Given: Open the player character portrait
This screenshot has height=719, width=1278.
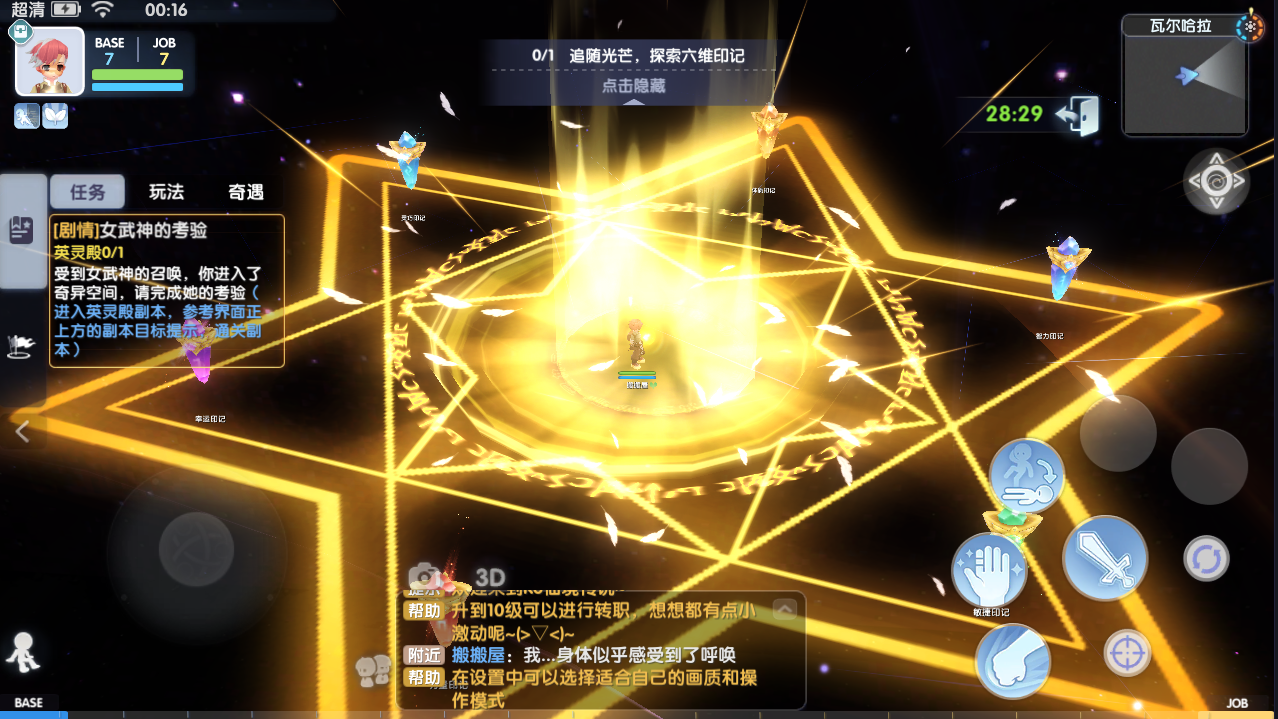Looking at the screenshot, I should [49, 62].
